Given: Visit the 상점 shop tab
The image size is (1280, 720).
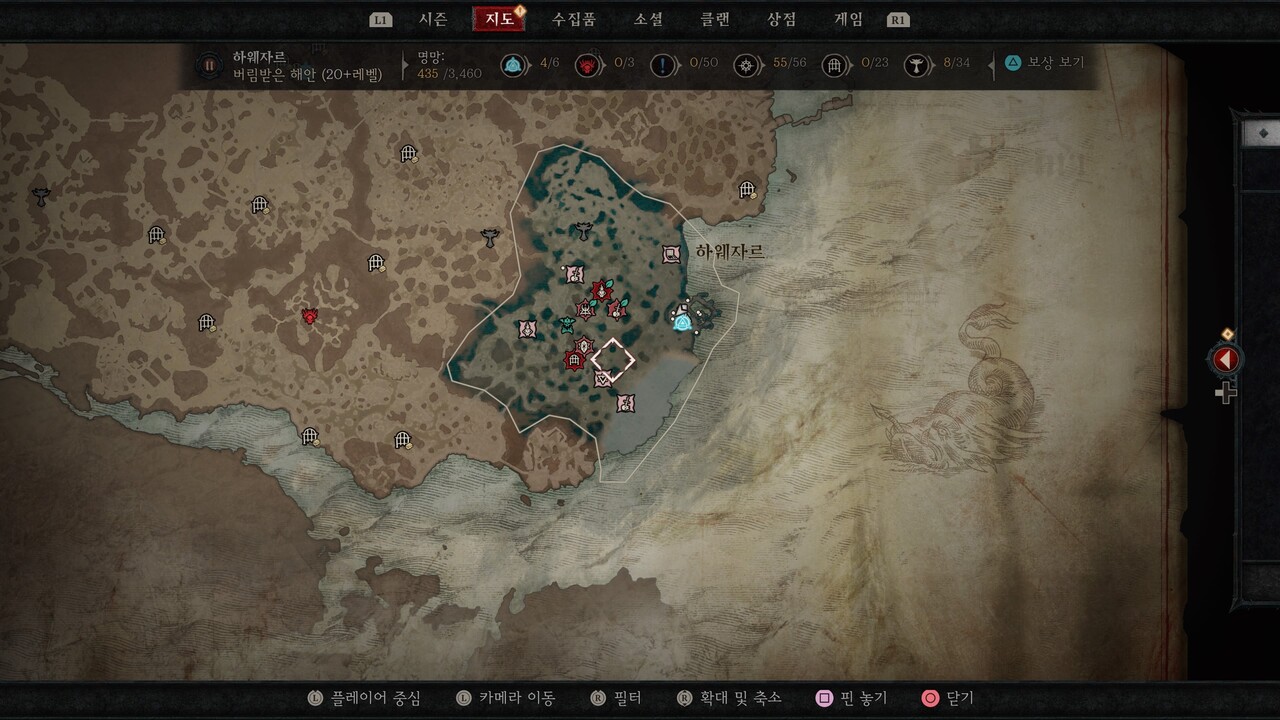Looking at the screenshot, I should 782,19.
